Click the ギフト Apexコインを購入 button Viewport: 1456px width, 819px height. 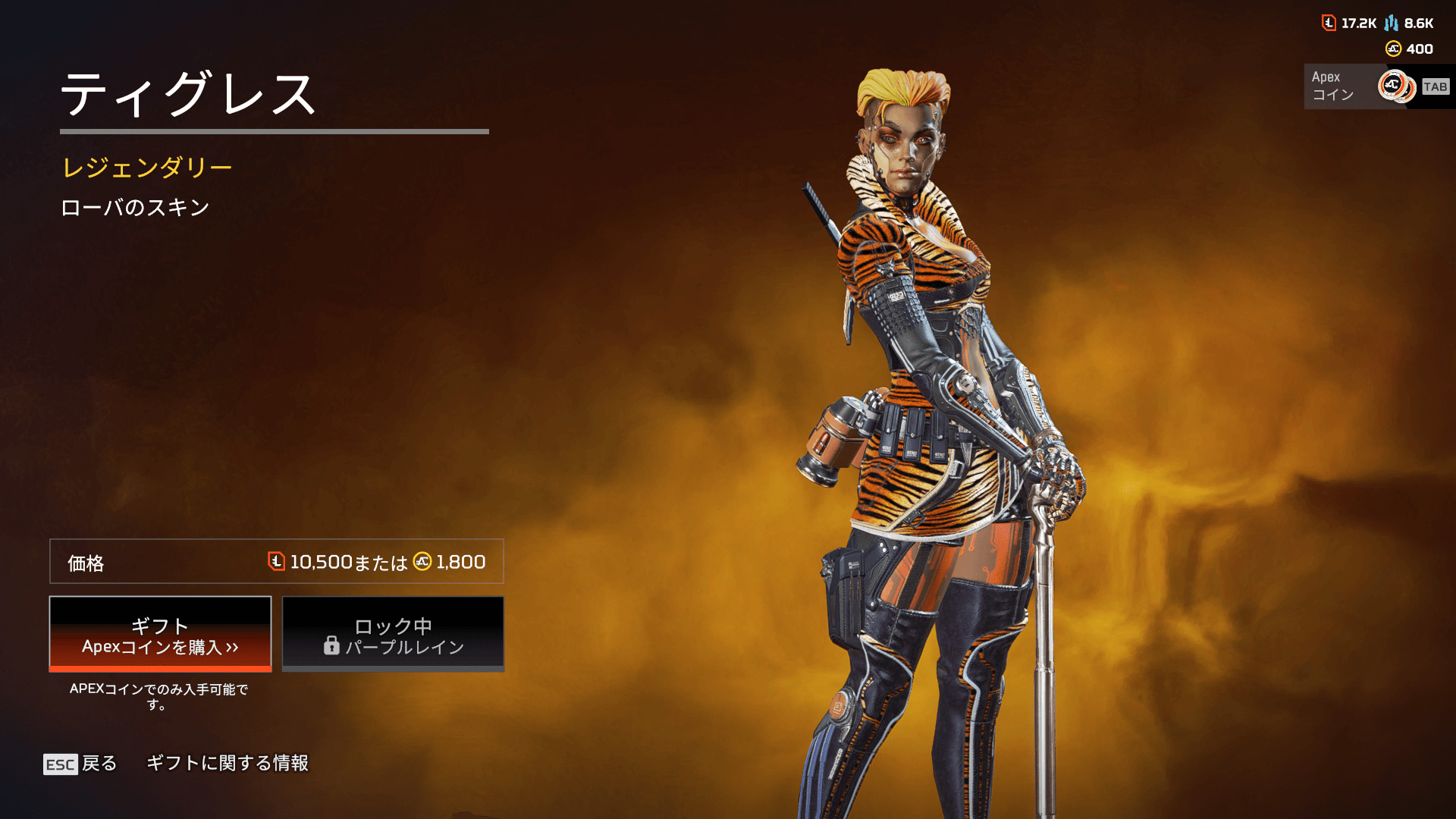point(160,634)
